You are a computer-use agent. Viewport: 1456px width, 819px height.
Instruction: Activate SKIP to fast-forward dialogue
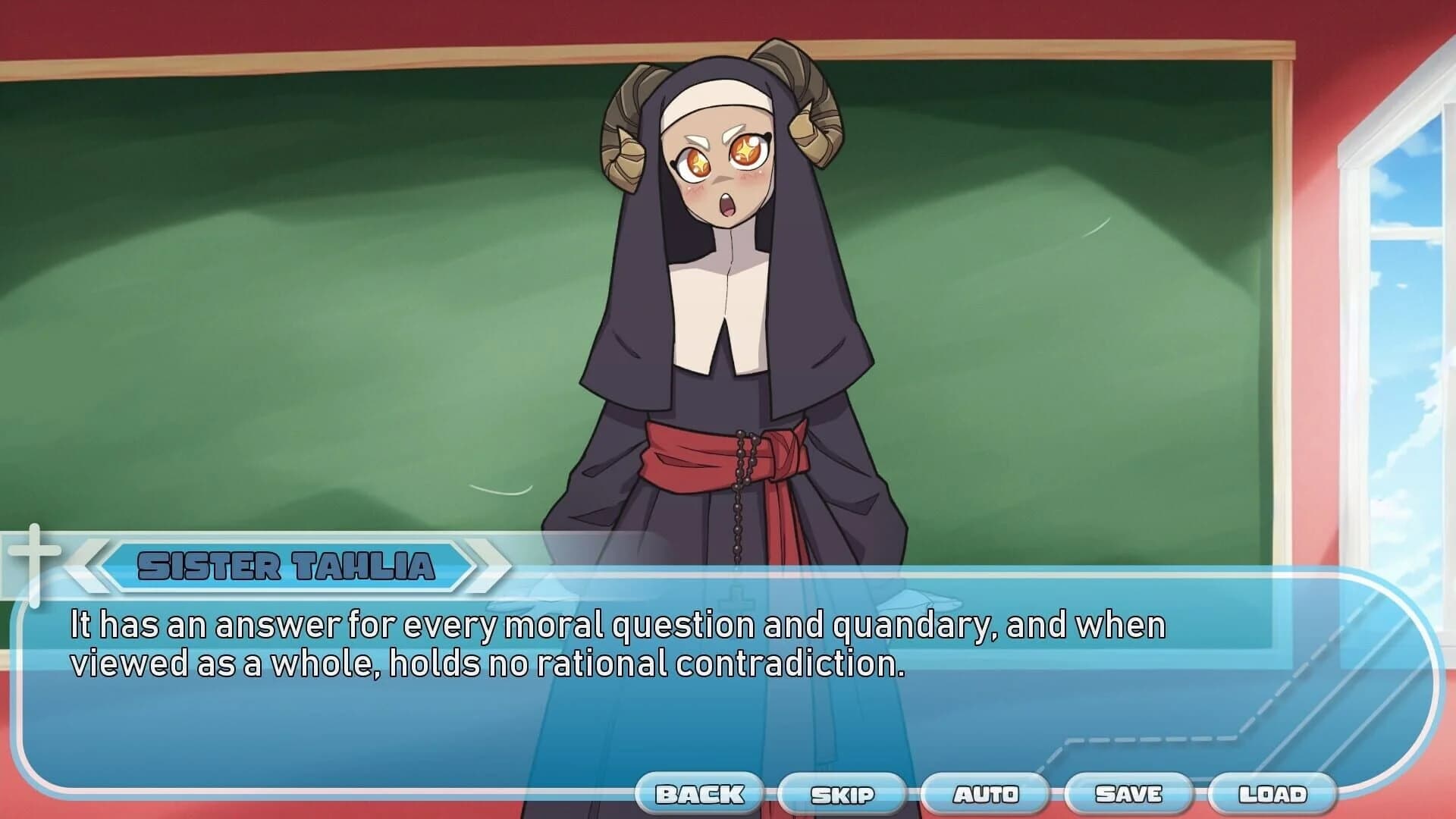coord(842,793)
